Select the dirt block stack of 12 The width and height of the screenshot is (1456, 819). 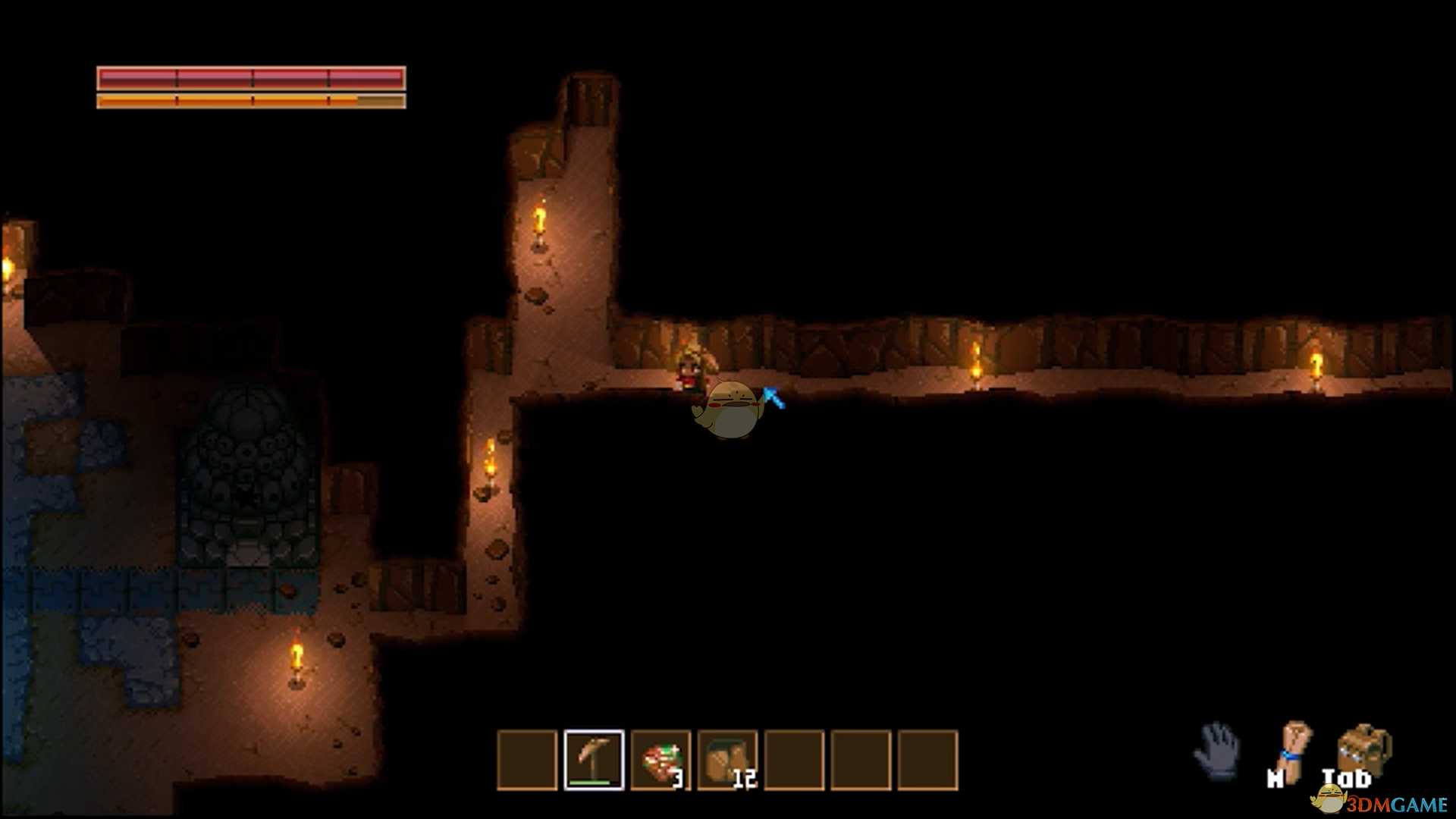[x=727, y=760]
